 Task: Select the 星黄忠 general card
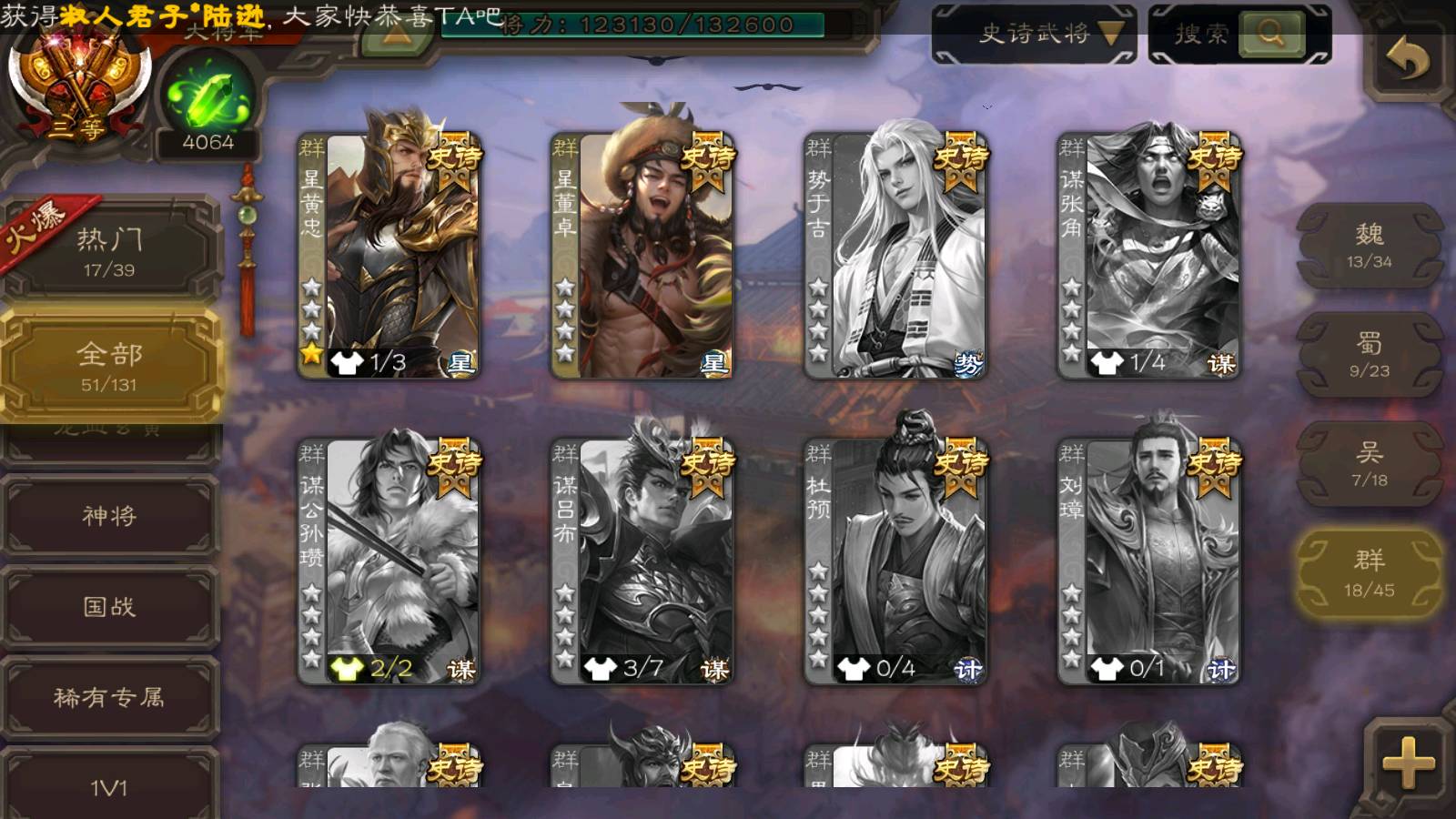click(389, 255)
